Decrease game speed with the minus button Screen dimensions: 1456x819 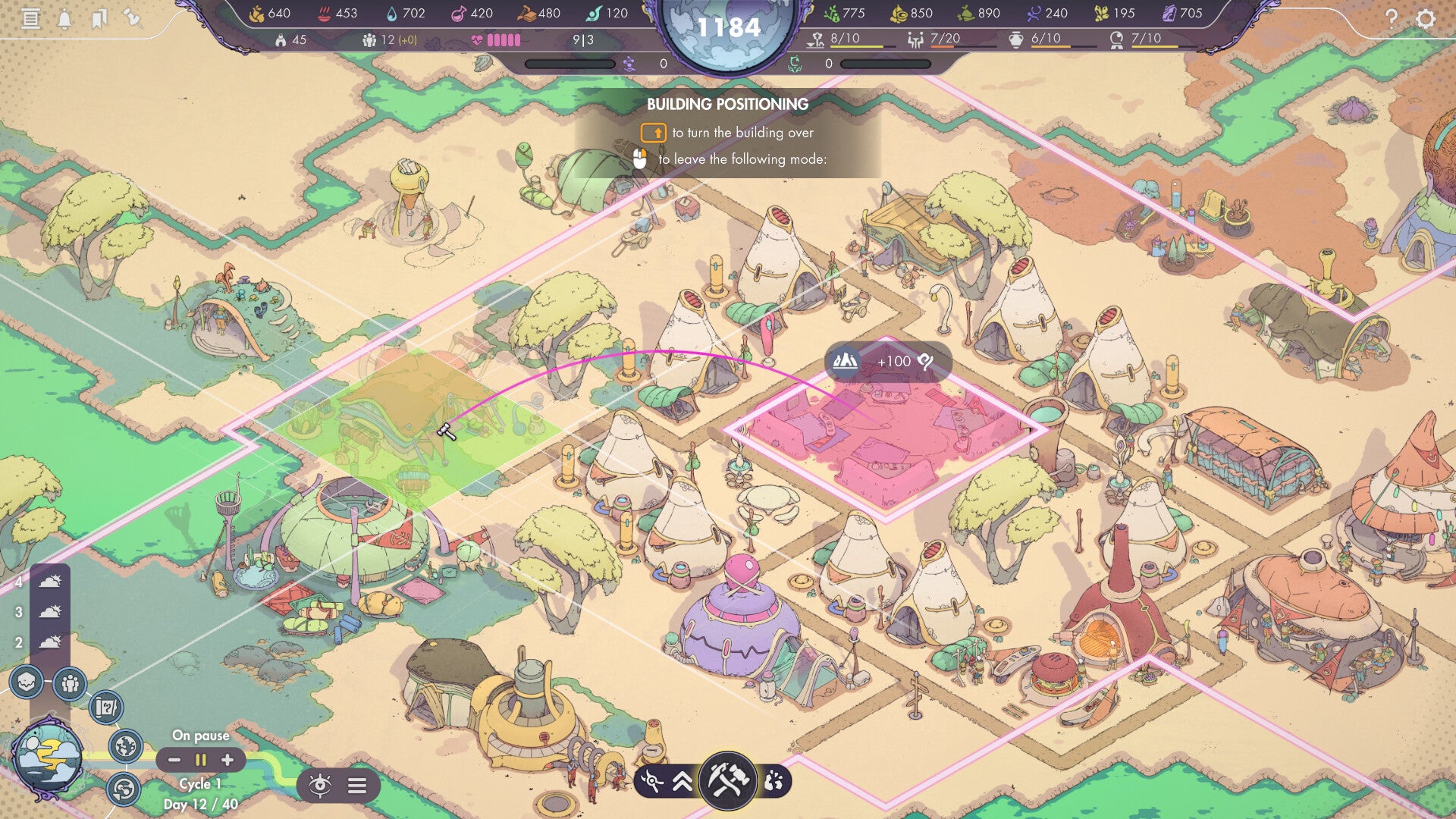[x=174, y=760]
